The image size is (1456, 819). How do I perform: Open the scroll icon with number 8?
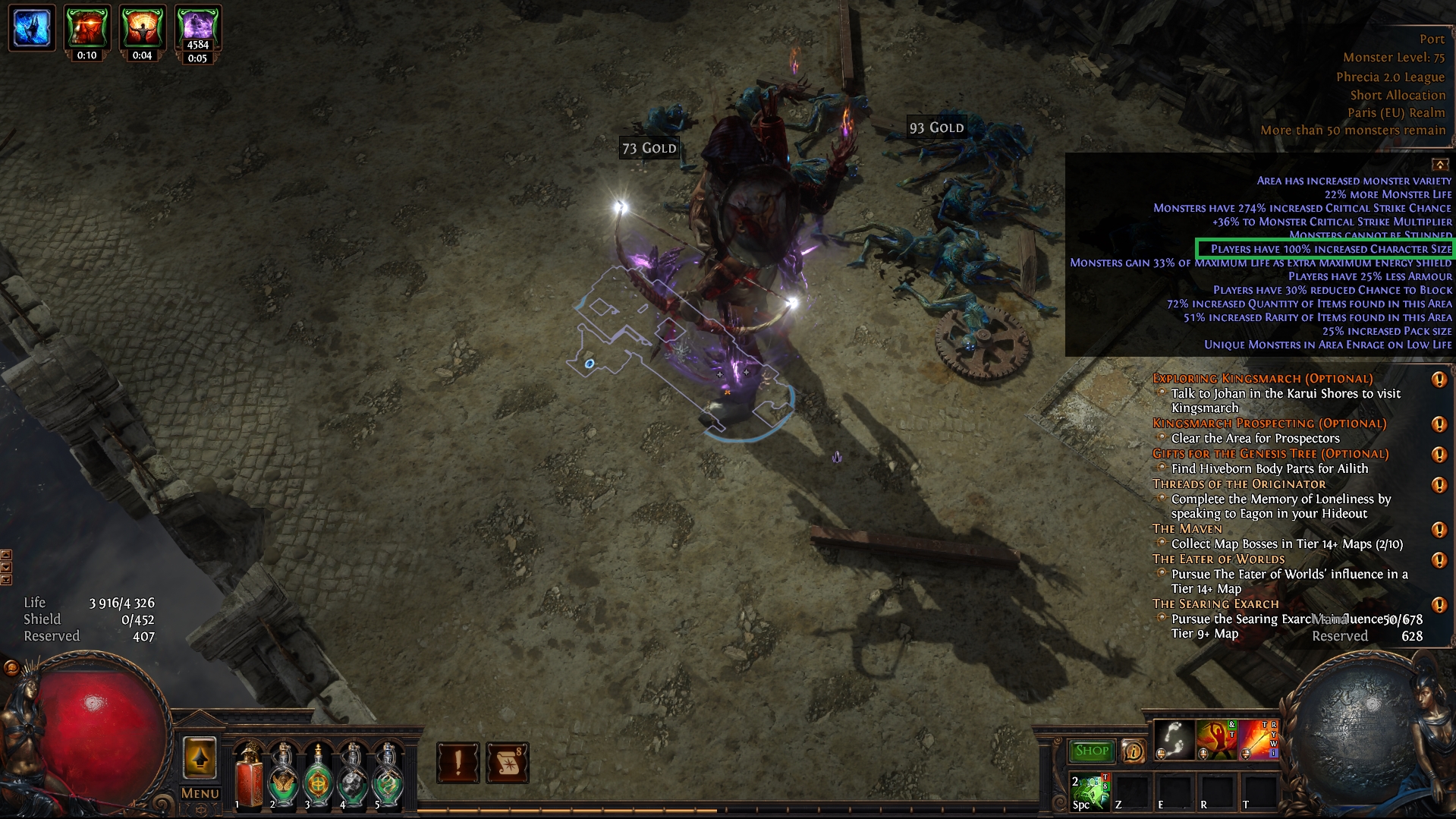point(507,762)
